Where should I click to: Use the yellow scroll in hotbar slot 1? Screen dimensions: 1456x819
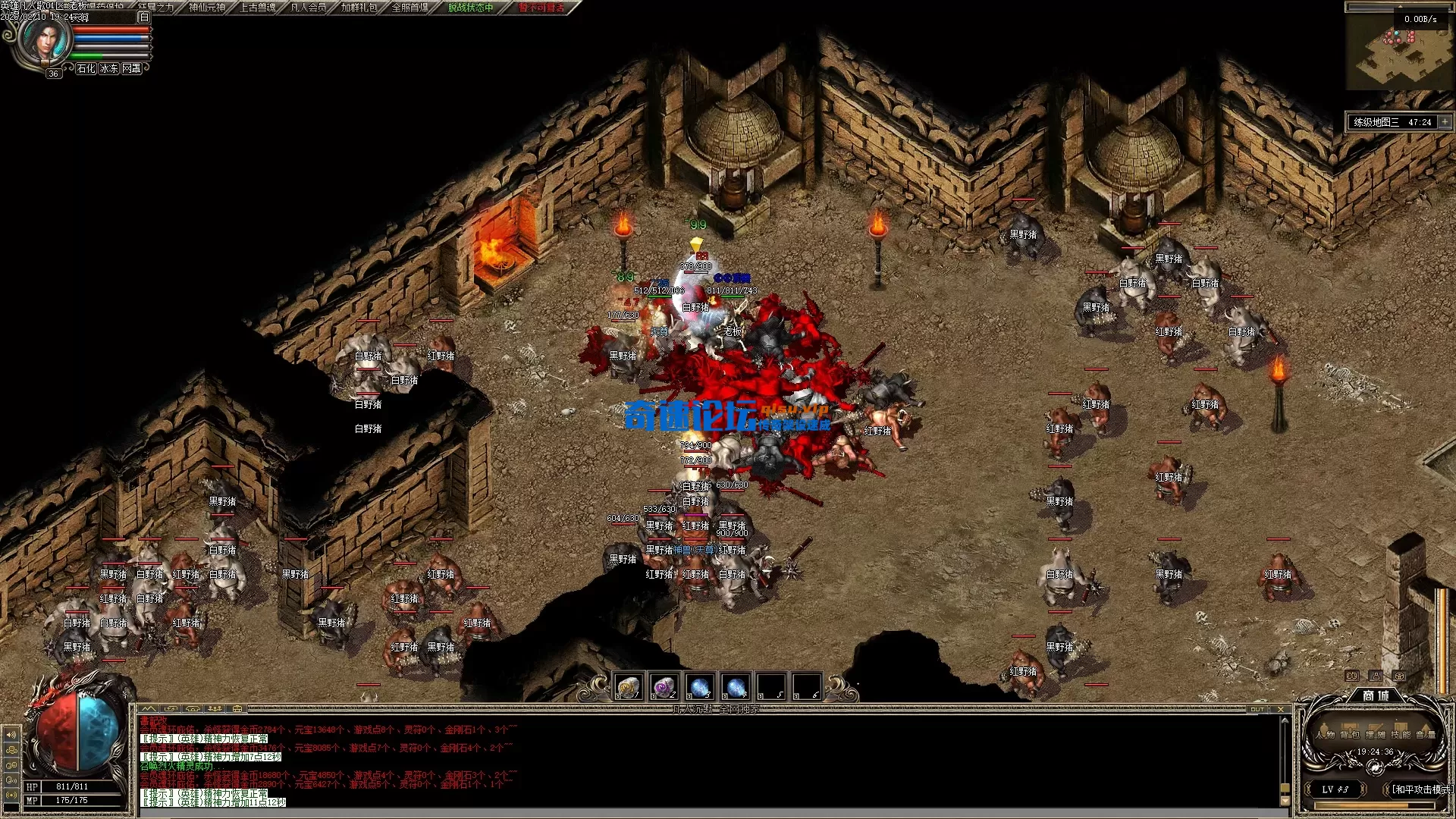pyautogui.click(x=629, y=687)
